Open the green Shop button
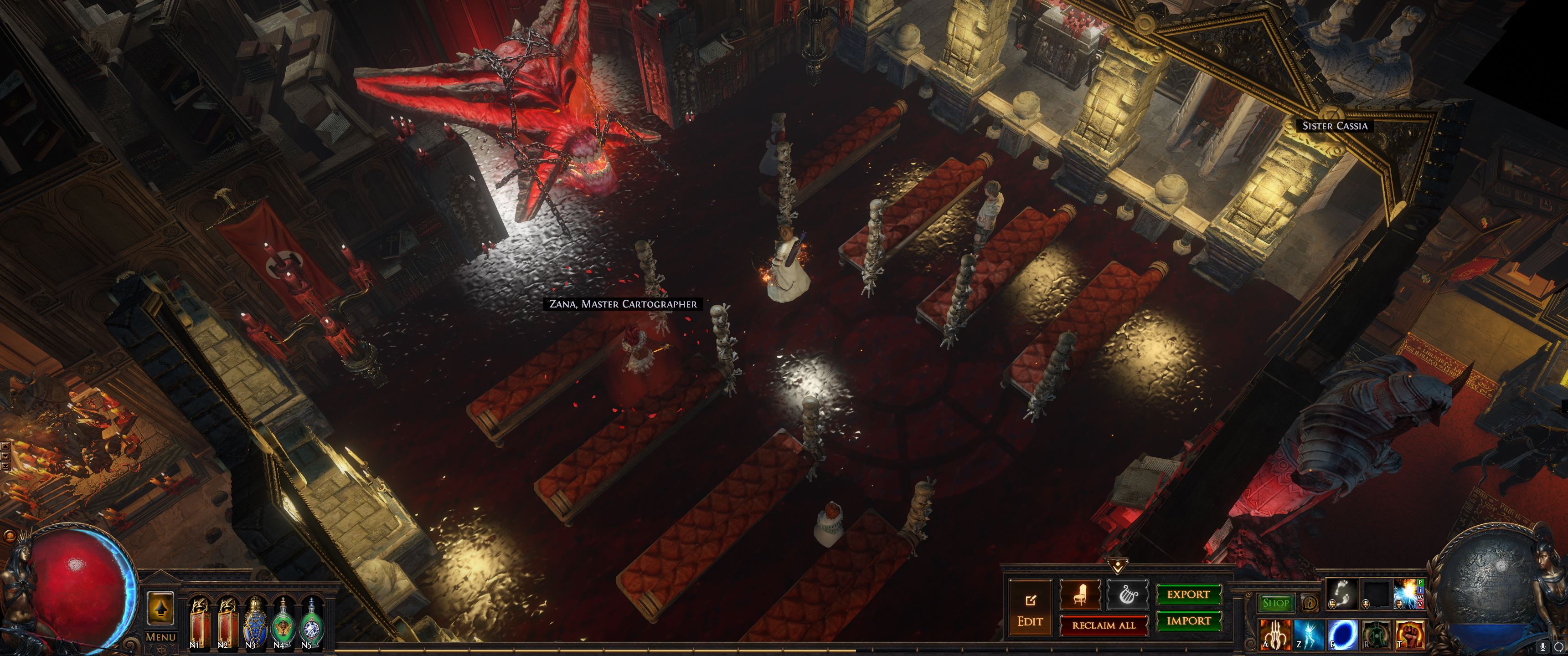1568x656 pixels. click(1275, 603)
